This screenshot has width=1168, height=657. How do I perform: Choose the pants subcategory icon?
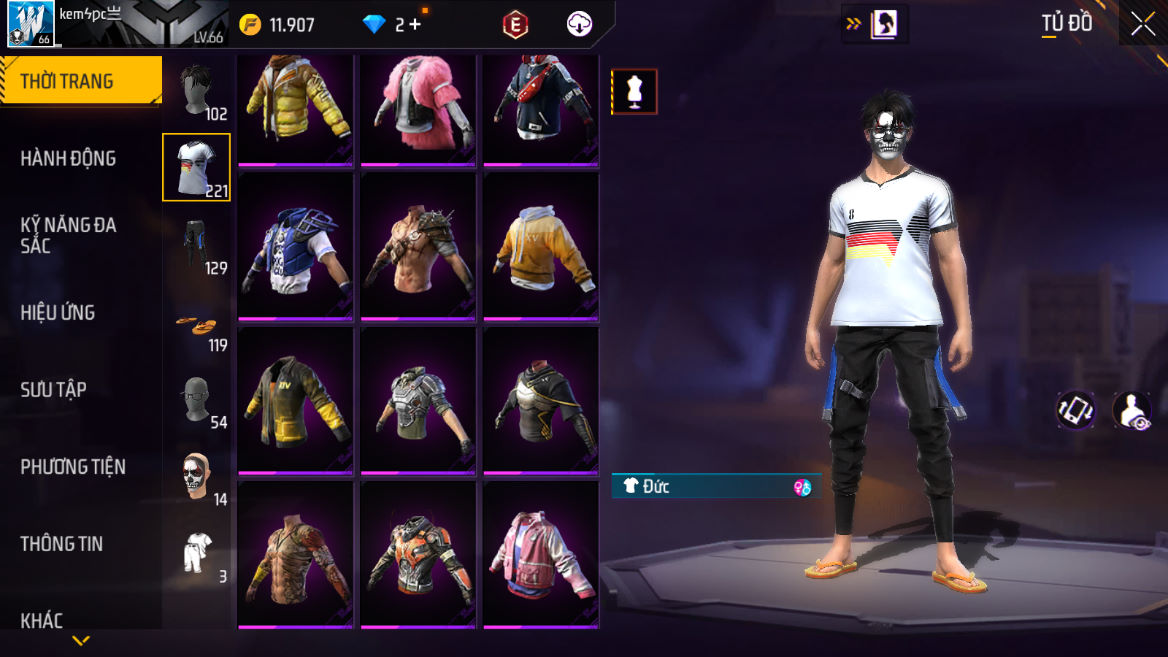(197, 245)
